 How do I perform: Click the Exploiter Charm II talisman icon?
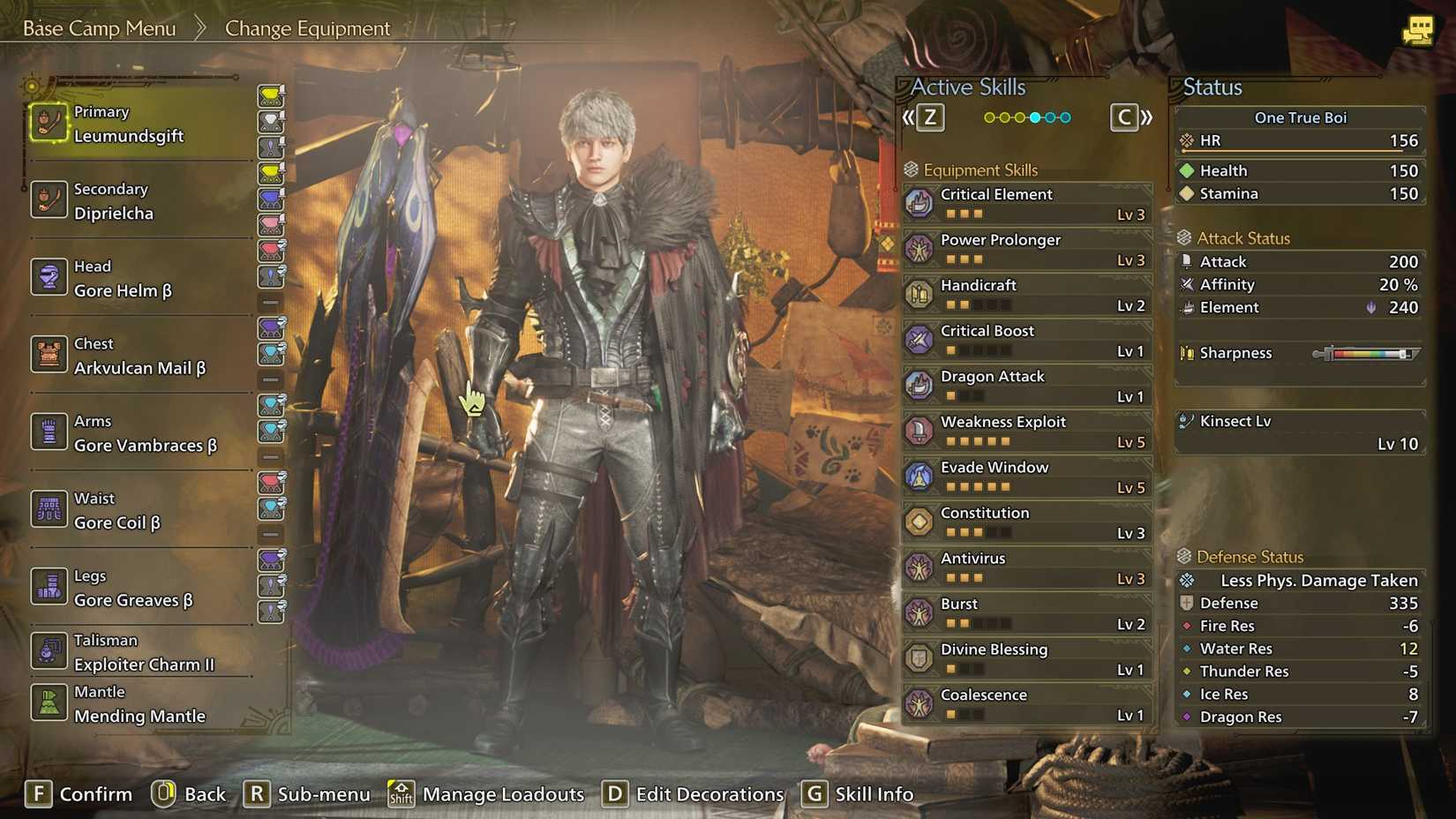click(x=49, y=651)
